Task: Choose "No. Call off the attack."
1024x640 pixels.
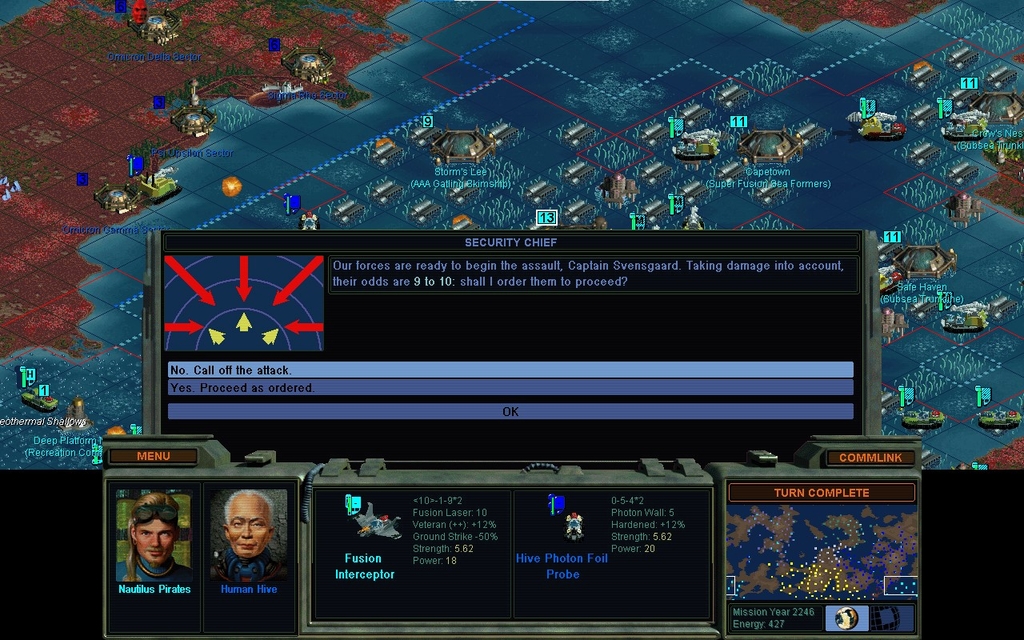Action: 510,370
